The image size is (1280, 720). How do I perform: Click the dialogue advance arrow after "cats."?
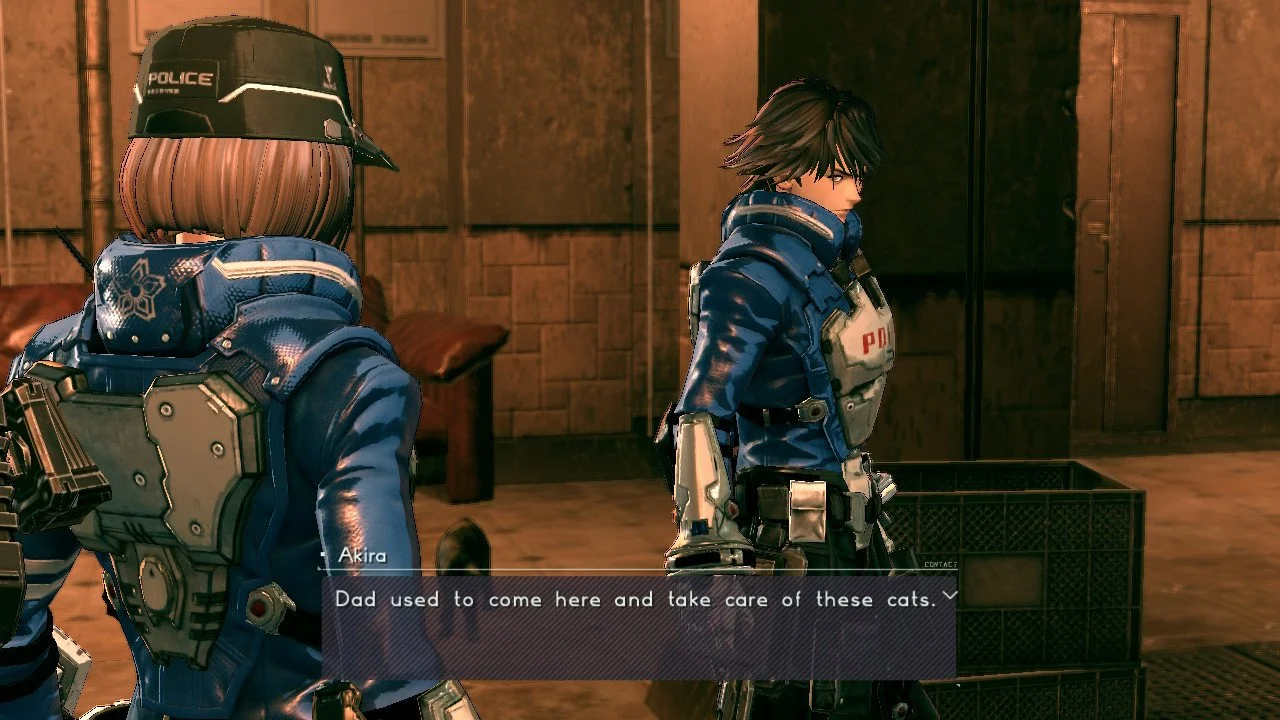[949, 596]
